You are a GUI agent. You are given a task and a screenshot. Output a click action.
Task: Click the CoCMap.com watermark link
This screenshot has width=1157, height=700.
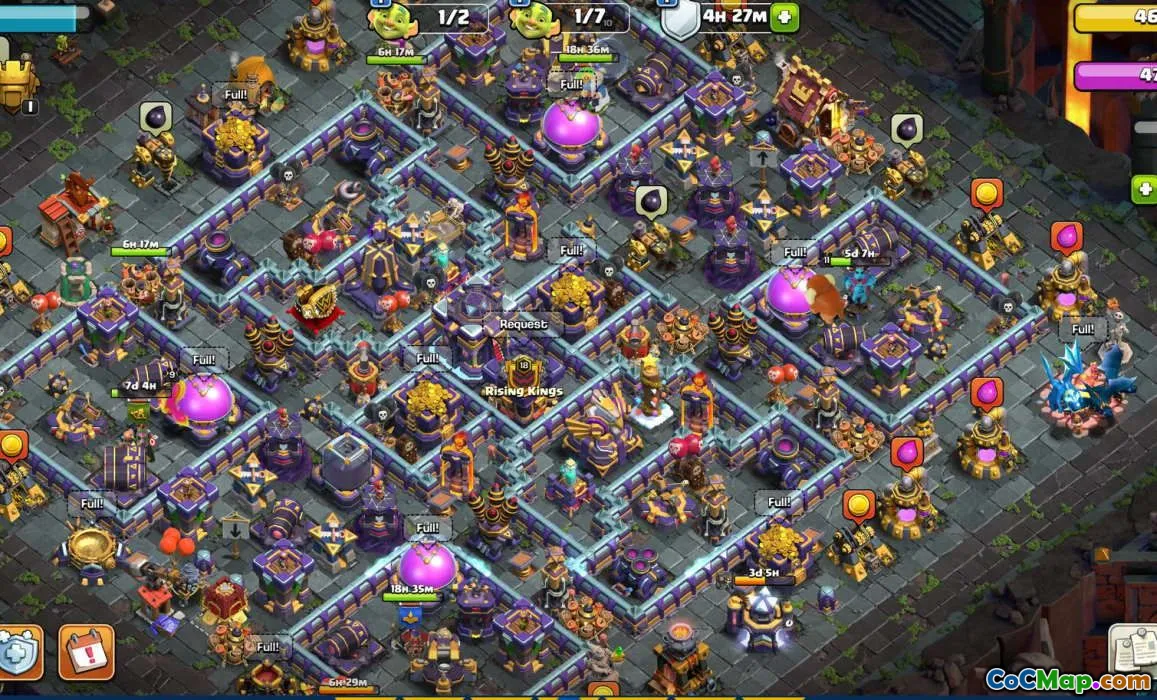[1067, 681]
